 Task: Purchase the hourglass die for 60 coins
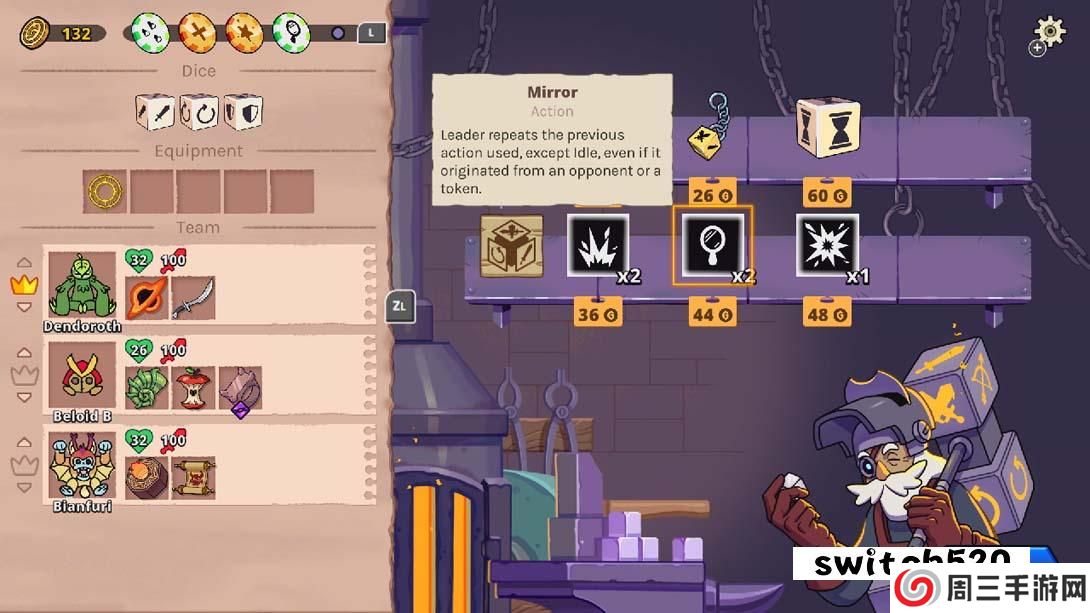(827, 128)
